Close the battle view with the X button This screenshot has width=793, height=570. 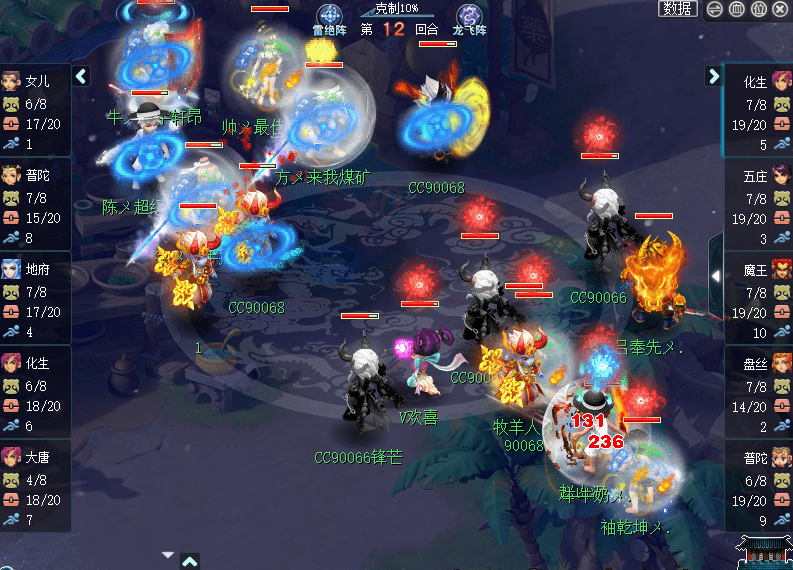[780, 9]
